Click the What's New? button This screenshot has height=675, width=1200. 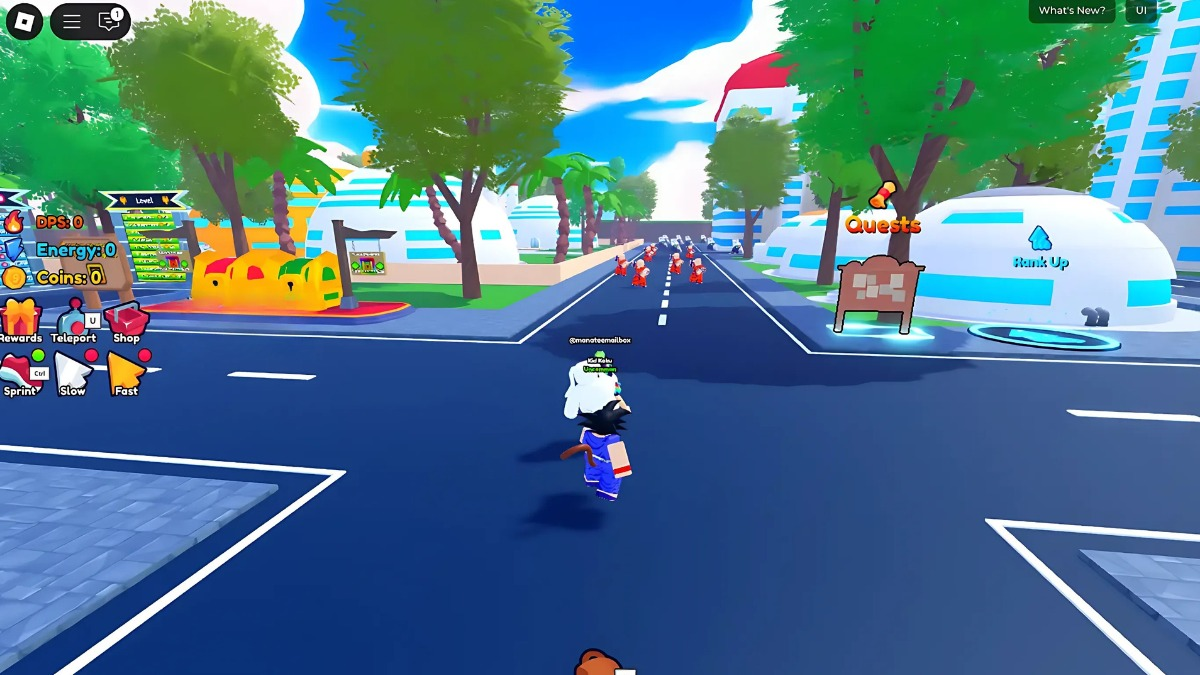click(1072, 11)
